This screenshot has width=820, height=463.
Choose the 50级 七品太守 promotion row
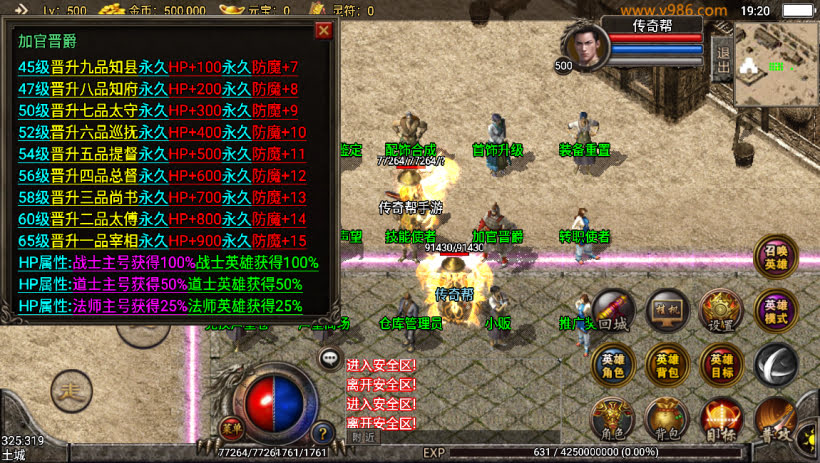pos(158,110)
